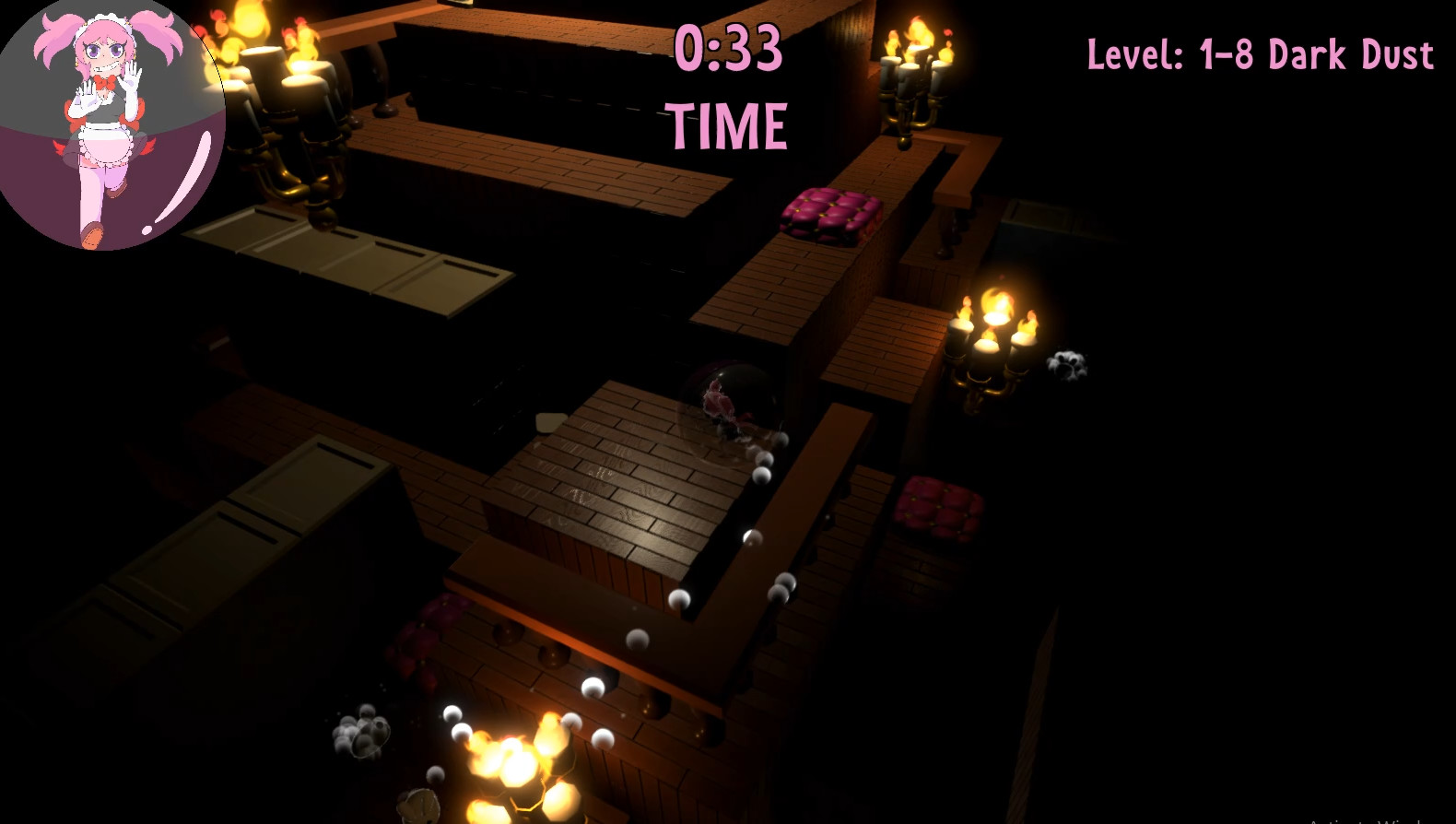
Task: Click the pink cushion near the top staircase
Action: (x=829, y=212)
